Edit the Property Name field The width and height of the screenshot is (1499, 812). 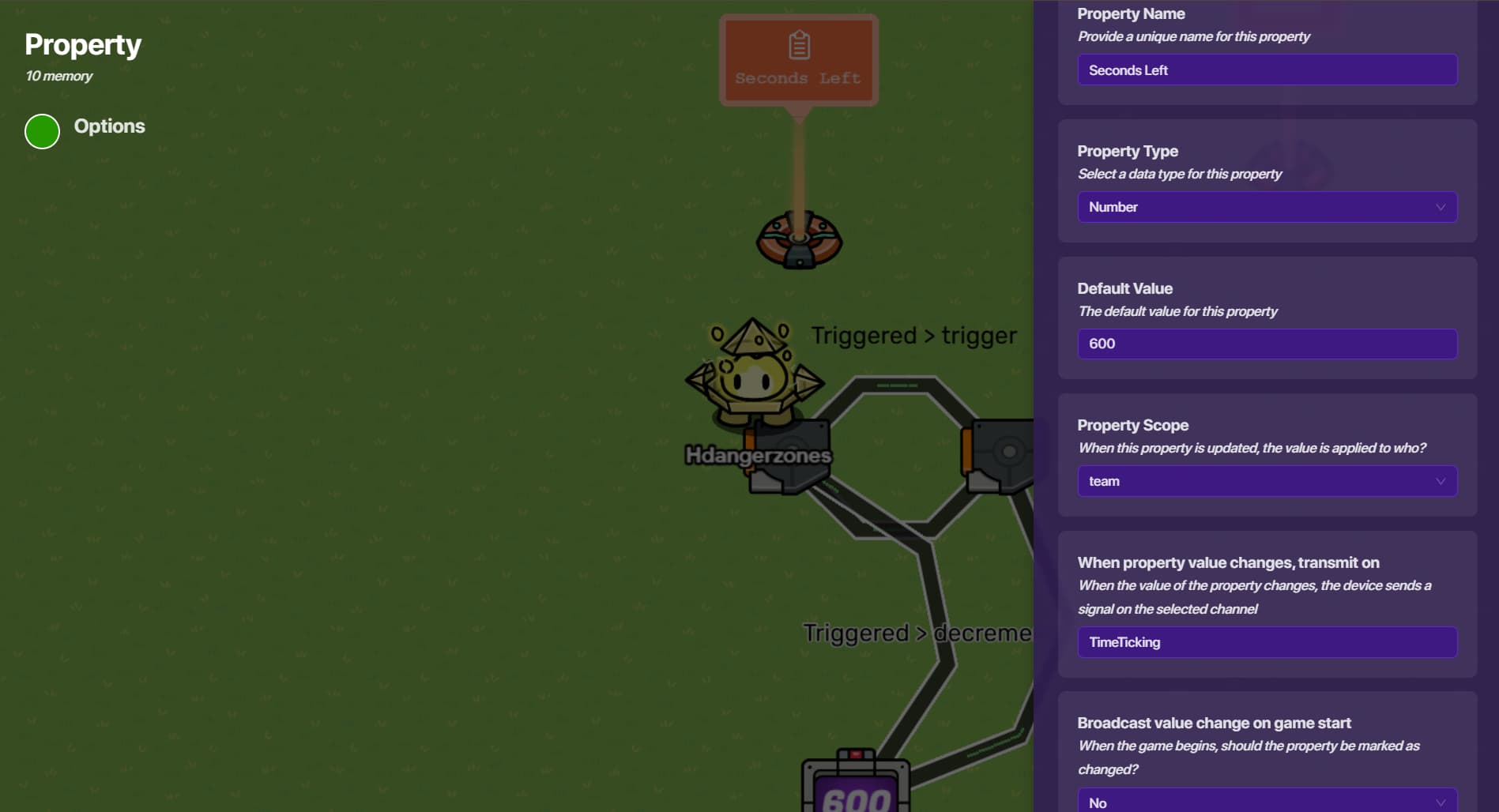coord(1267,70)
